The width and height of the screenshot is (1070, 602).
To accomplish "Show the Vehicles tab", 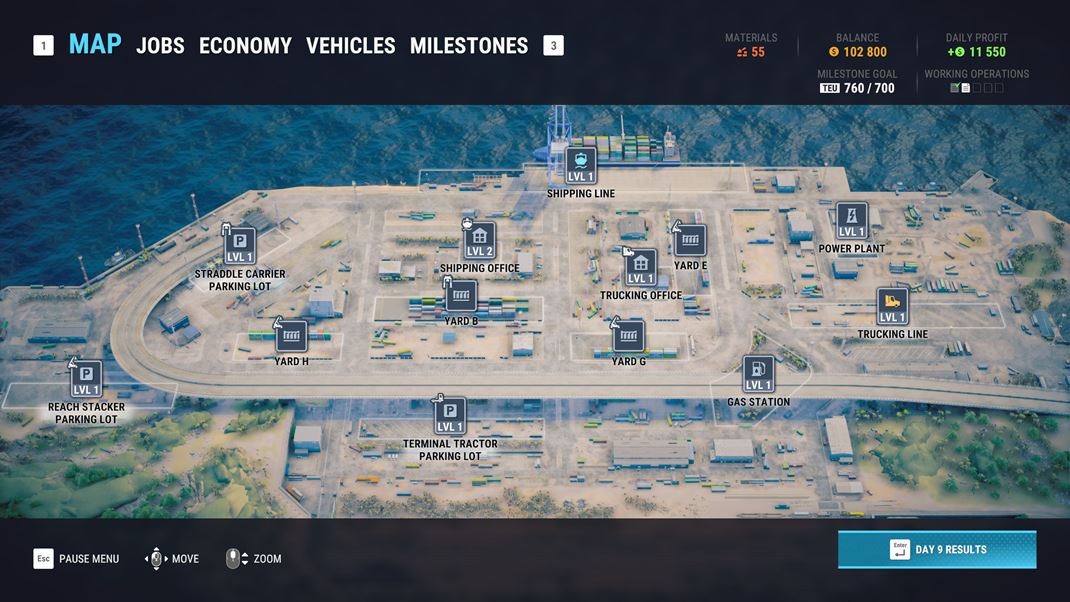I will click(350, 46).
